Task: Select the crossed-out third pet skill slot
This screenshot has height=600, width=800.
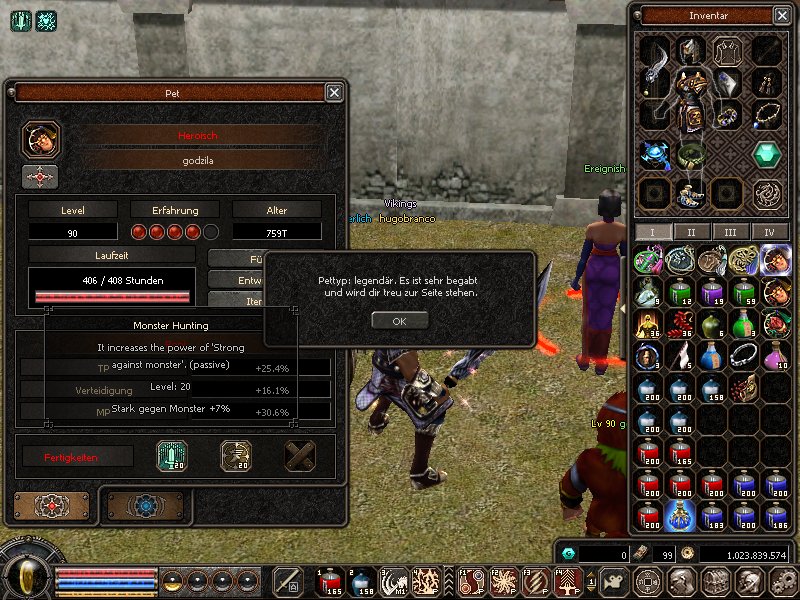Action: click(300, 456)
